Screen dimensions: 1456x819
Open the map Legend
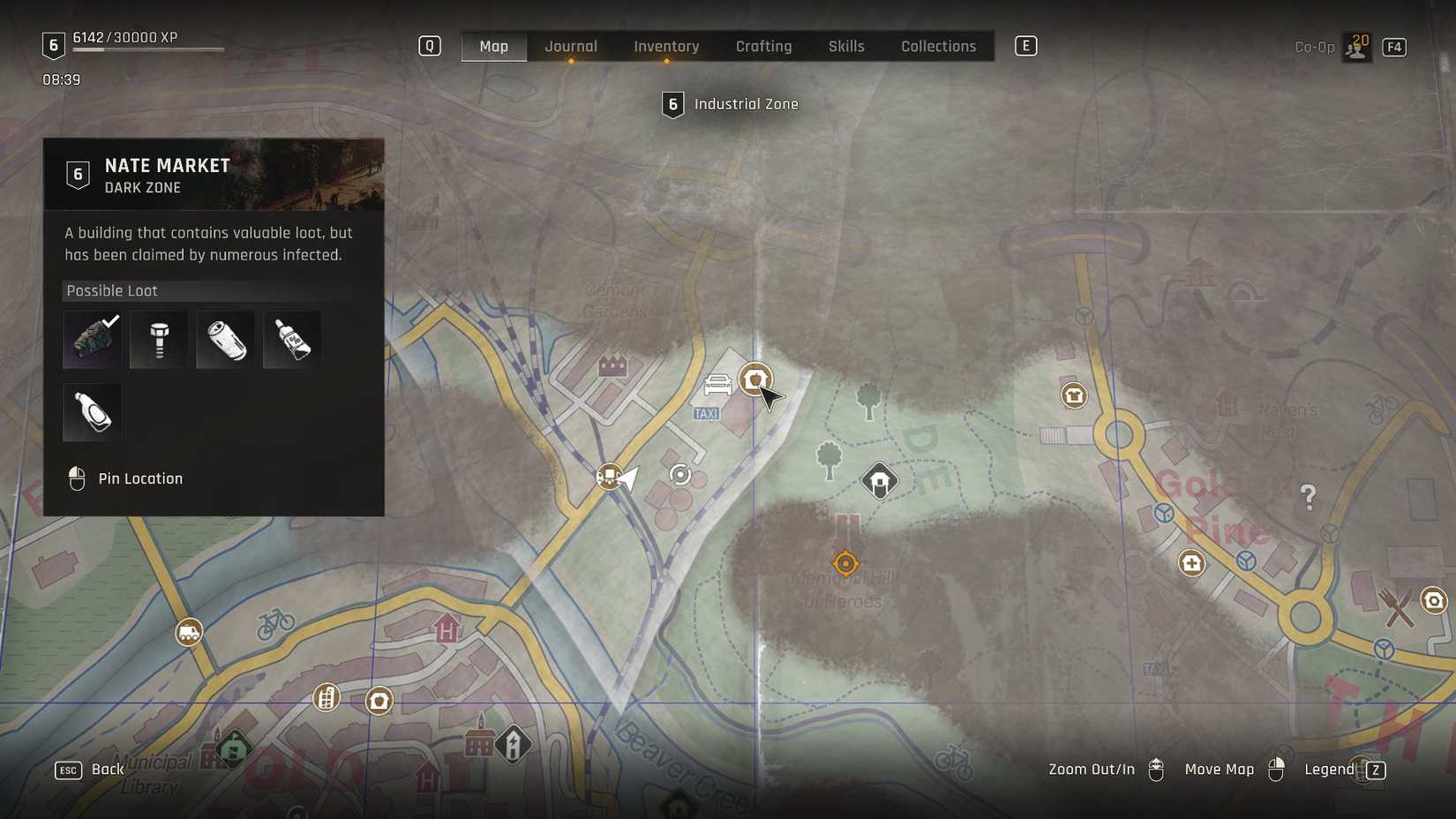tap(1329, 769)
